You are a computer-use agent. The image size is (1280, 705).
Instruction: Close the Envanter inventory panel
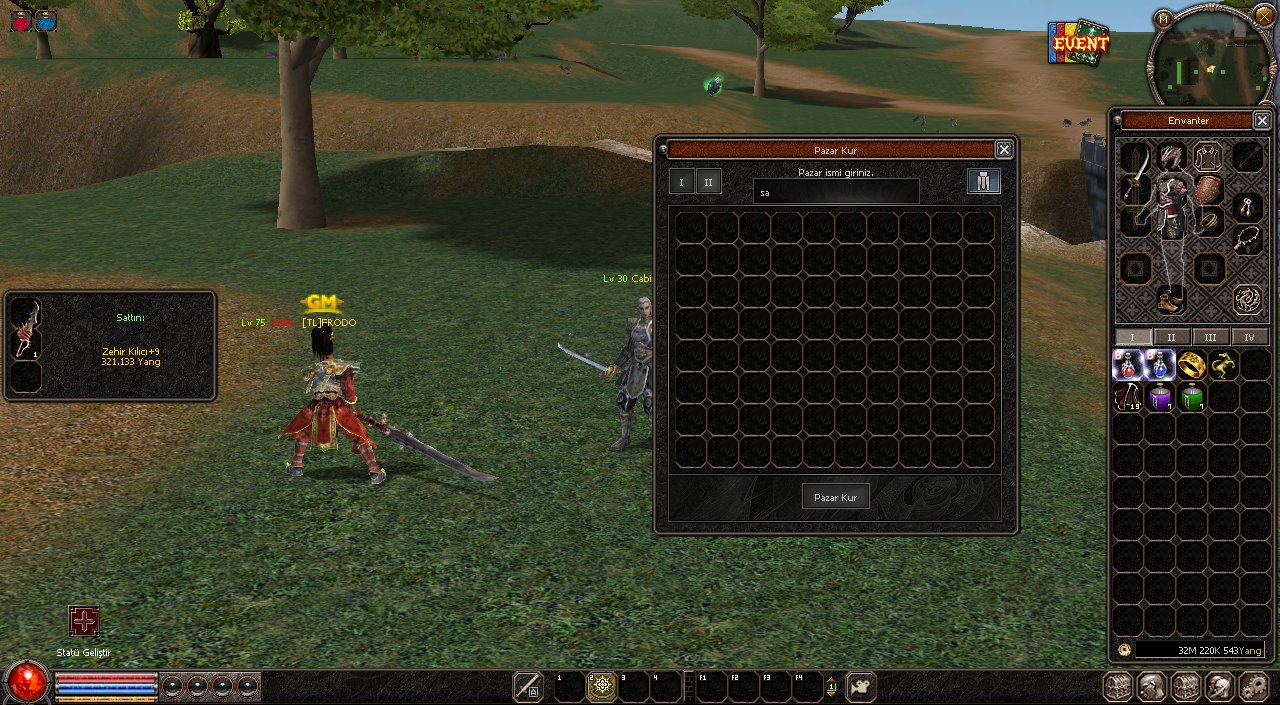[x=1262, y=121]
